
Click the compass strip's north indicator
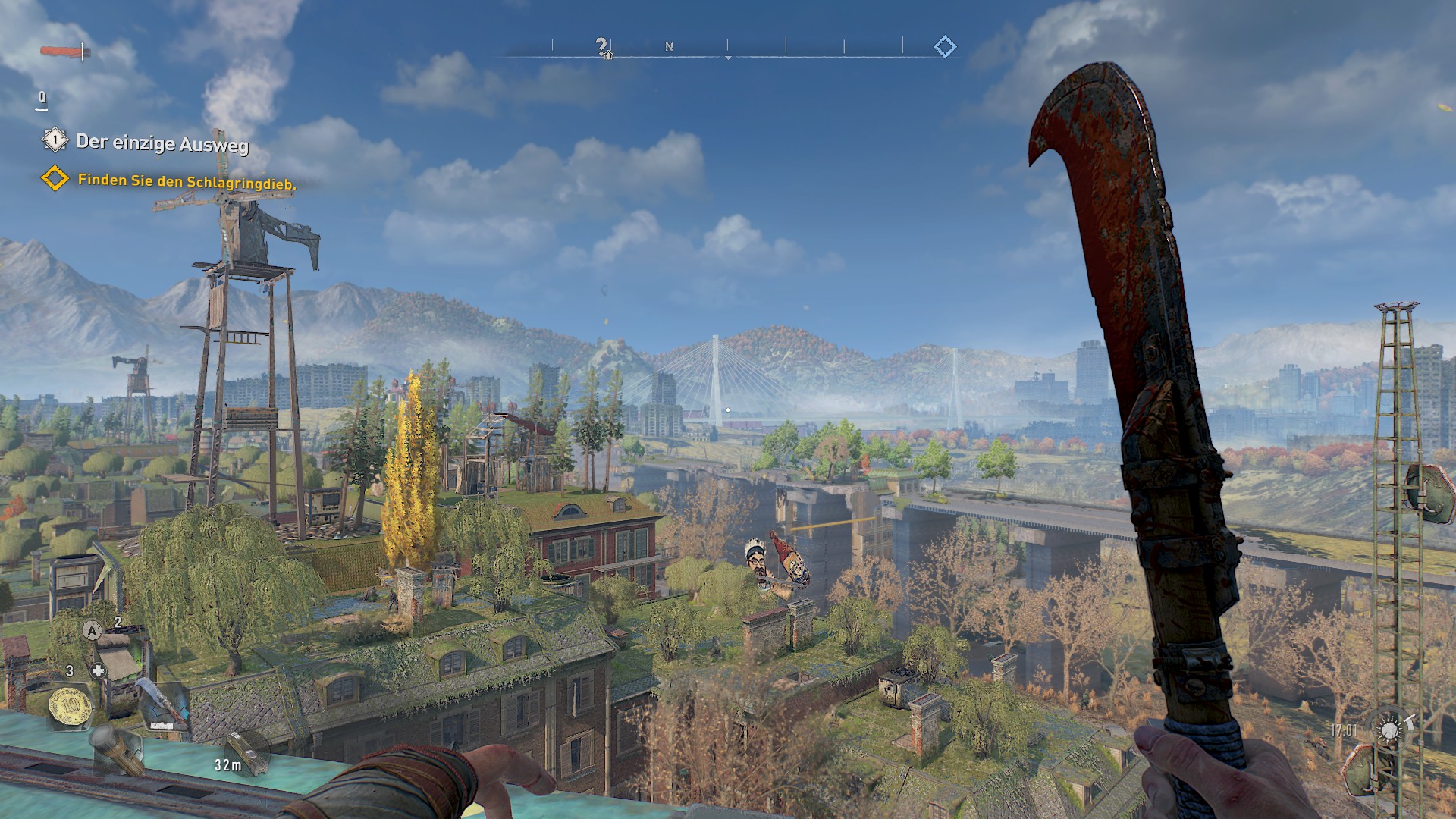669,47
